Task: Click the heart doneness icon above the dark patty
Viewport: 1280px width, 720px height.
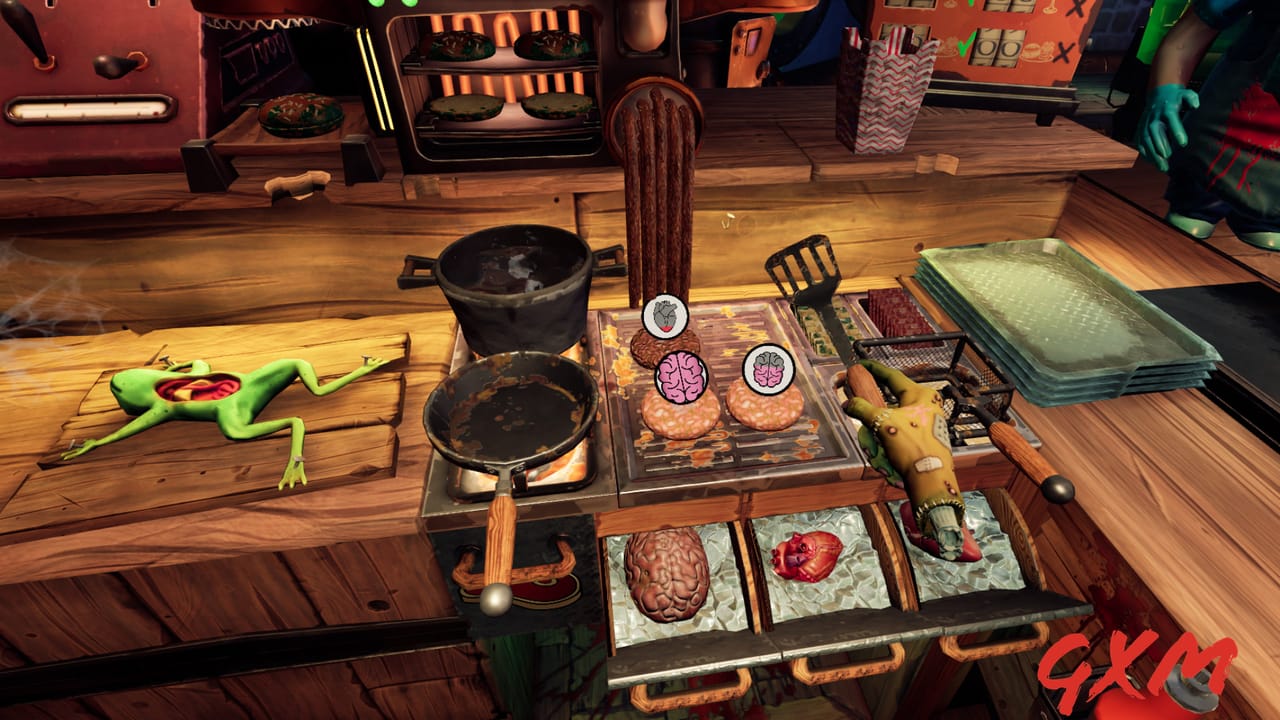Action: (665, 315)
